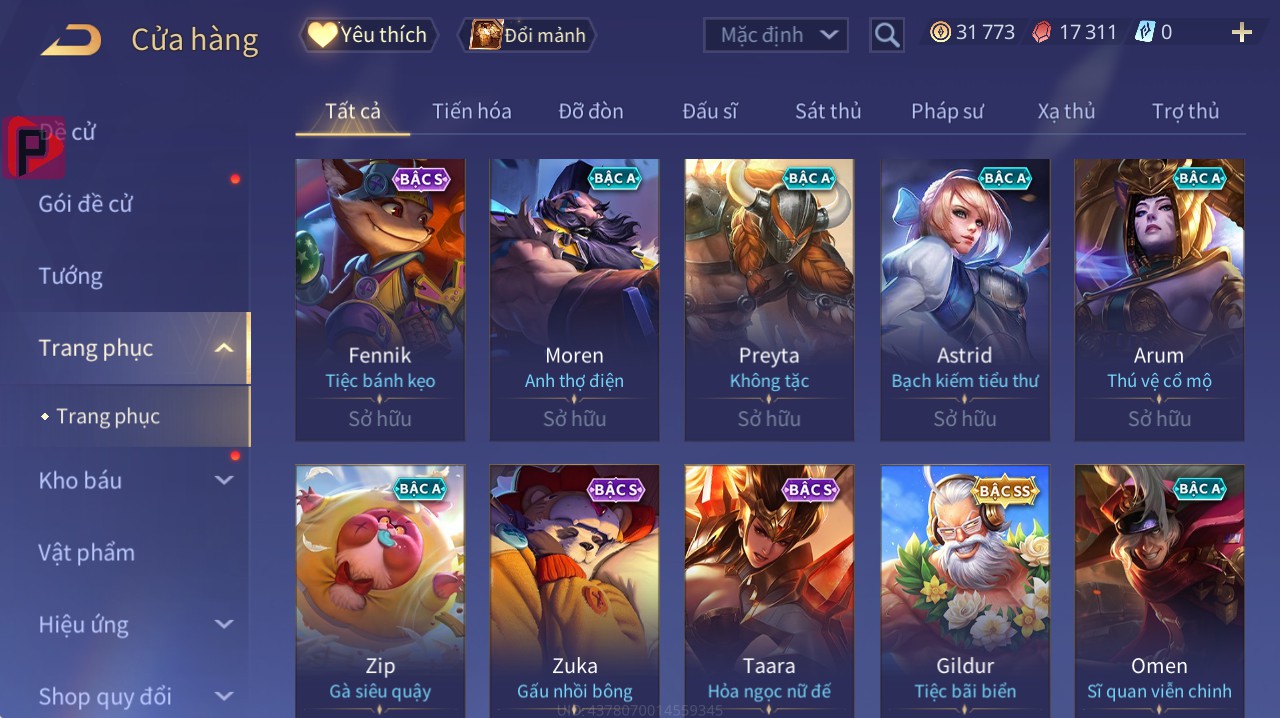Screen dimensions: 1280x718
Task: Open the Vật phẩm section
Action: 87,552
